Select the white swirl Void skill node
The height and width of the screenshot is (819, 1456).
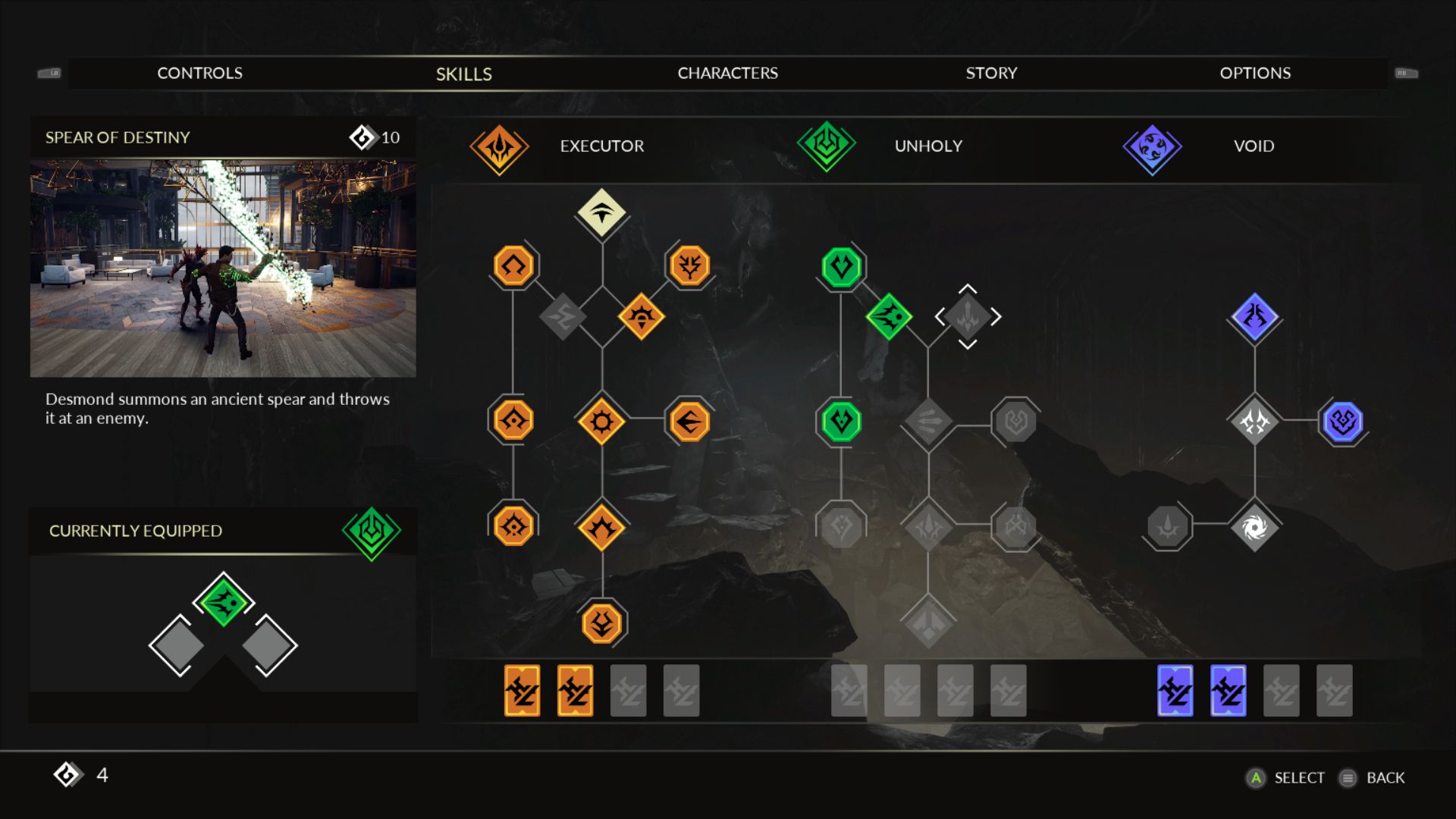[x=1254, y=527]
